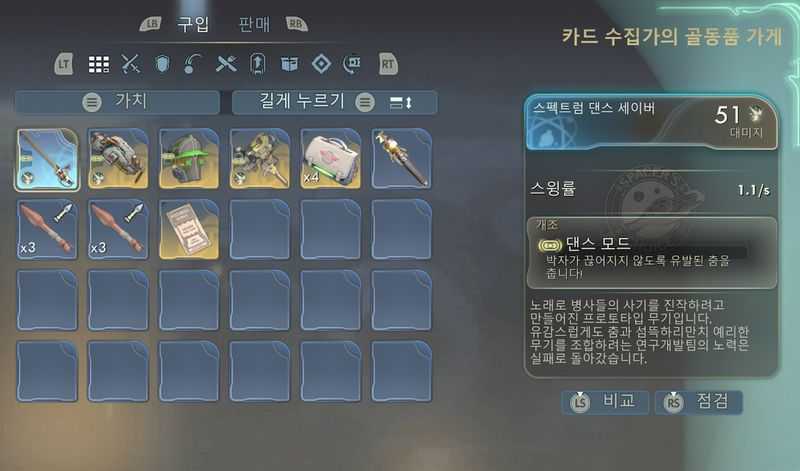Viewport: 800px width, 471px height.
Task: Select the pack with up-arrow category
Action: click(x=257, y=64)
